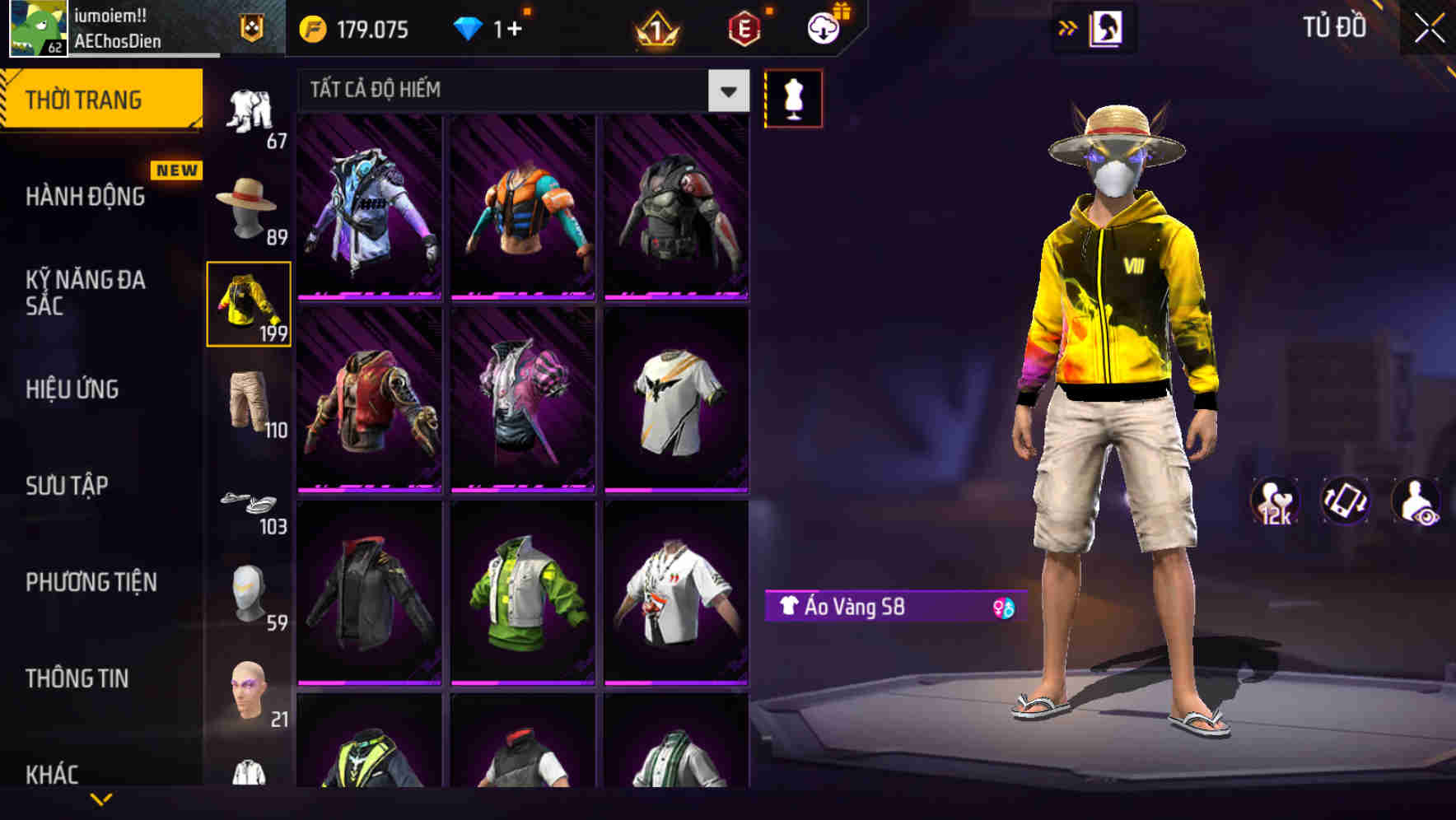Open the cloud download gift icon
This screenshot has height=820, width=1456.
point(823,27)
